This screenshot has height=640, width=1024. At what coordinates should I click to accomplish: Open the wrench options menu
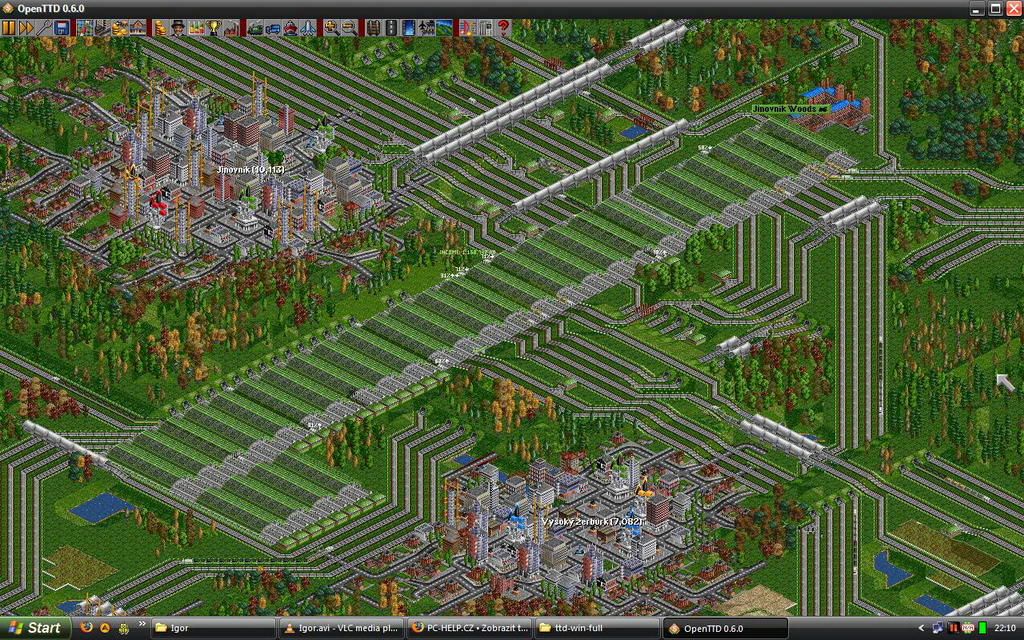44,28
